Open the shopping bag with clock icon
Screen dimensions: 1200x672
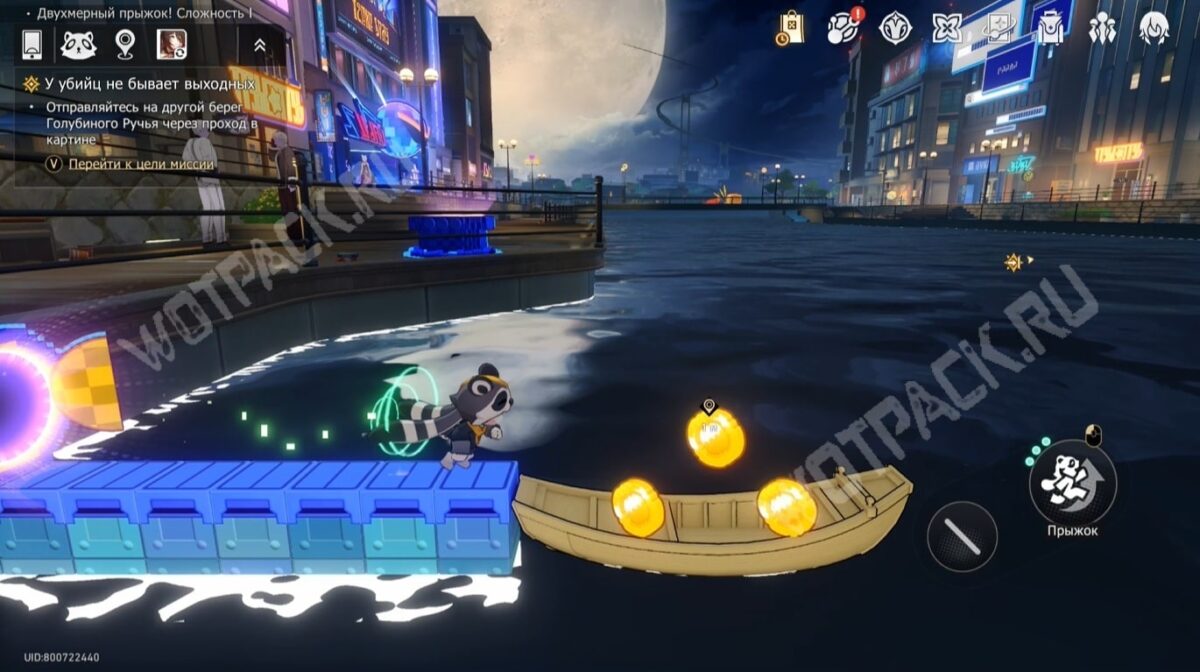click(x=790, y=28)
